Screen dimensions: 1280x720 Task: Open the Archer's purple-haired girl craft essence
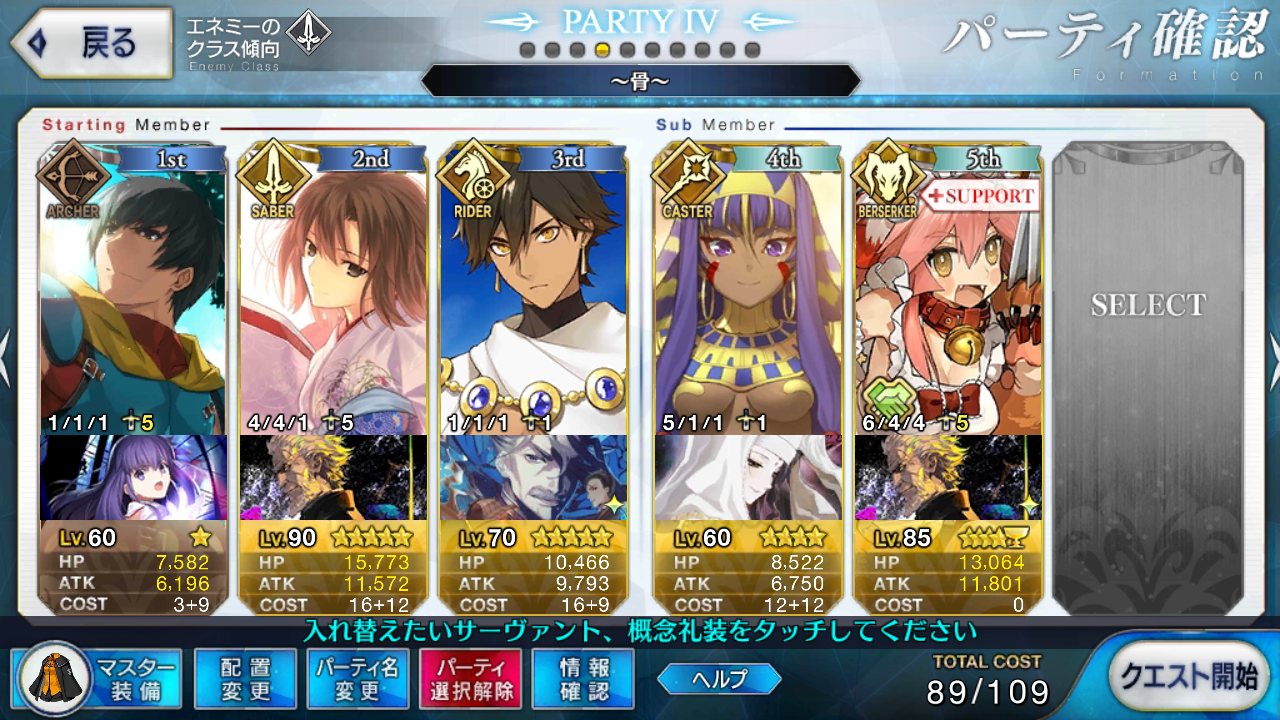coord(134,478)
